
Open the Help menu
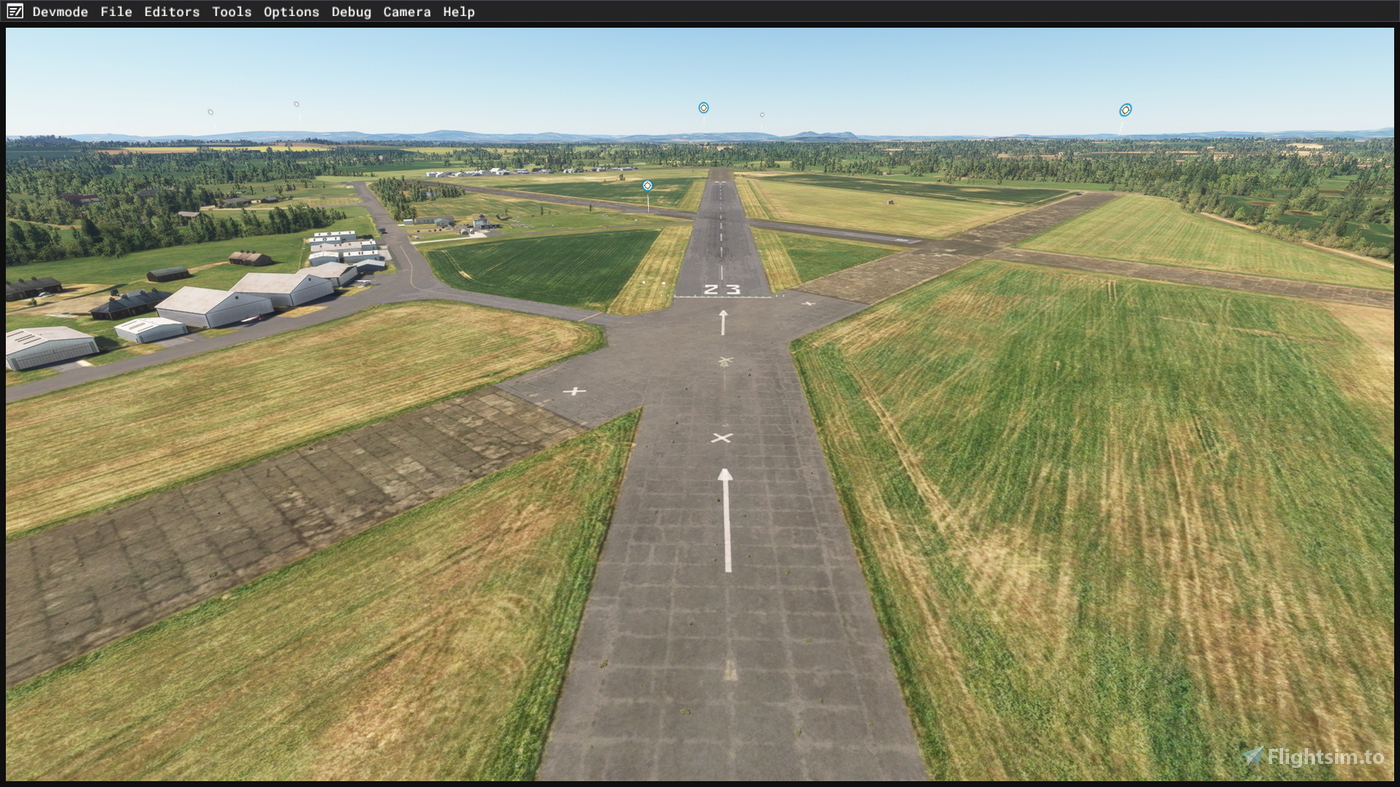coord(461,11)
